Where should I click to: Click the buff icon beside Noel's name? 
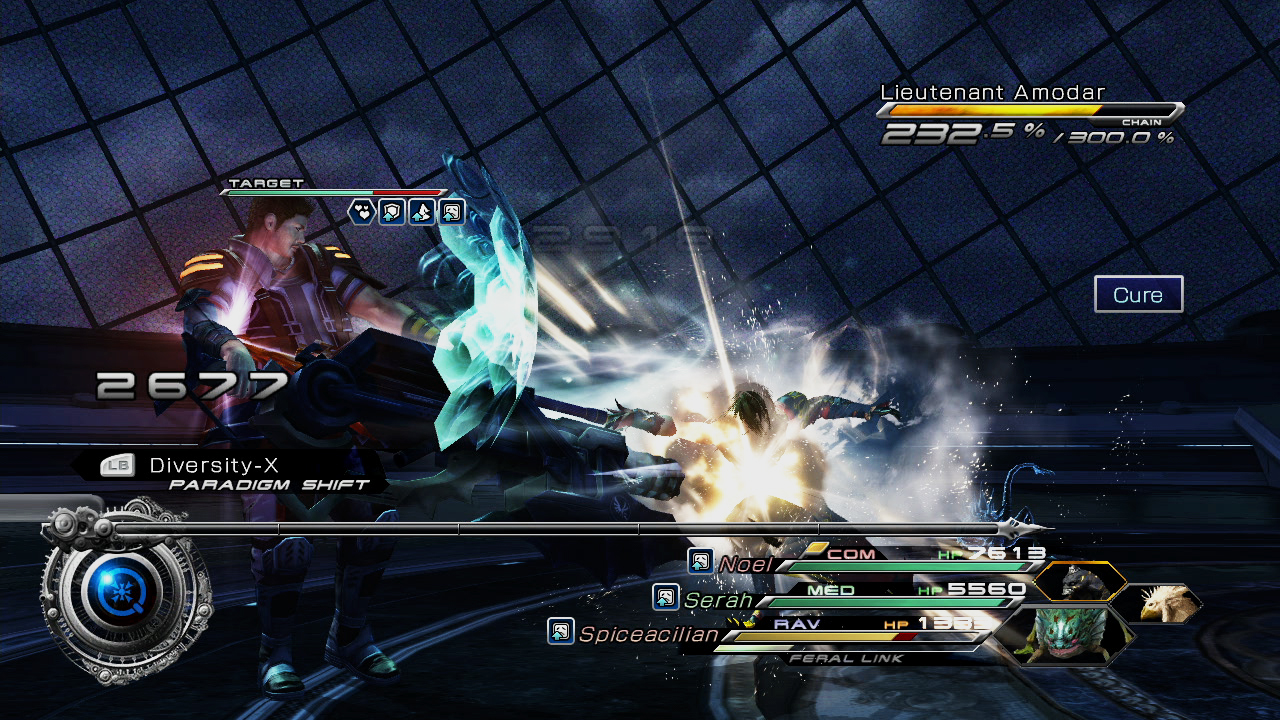coord(700,561)
